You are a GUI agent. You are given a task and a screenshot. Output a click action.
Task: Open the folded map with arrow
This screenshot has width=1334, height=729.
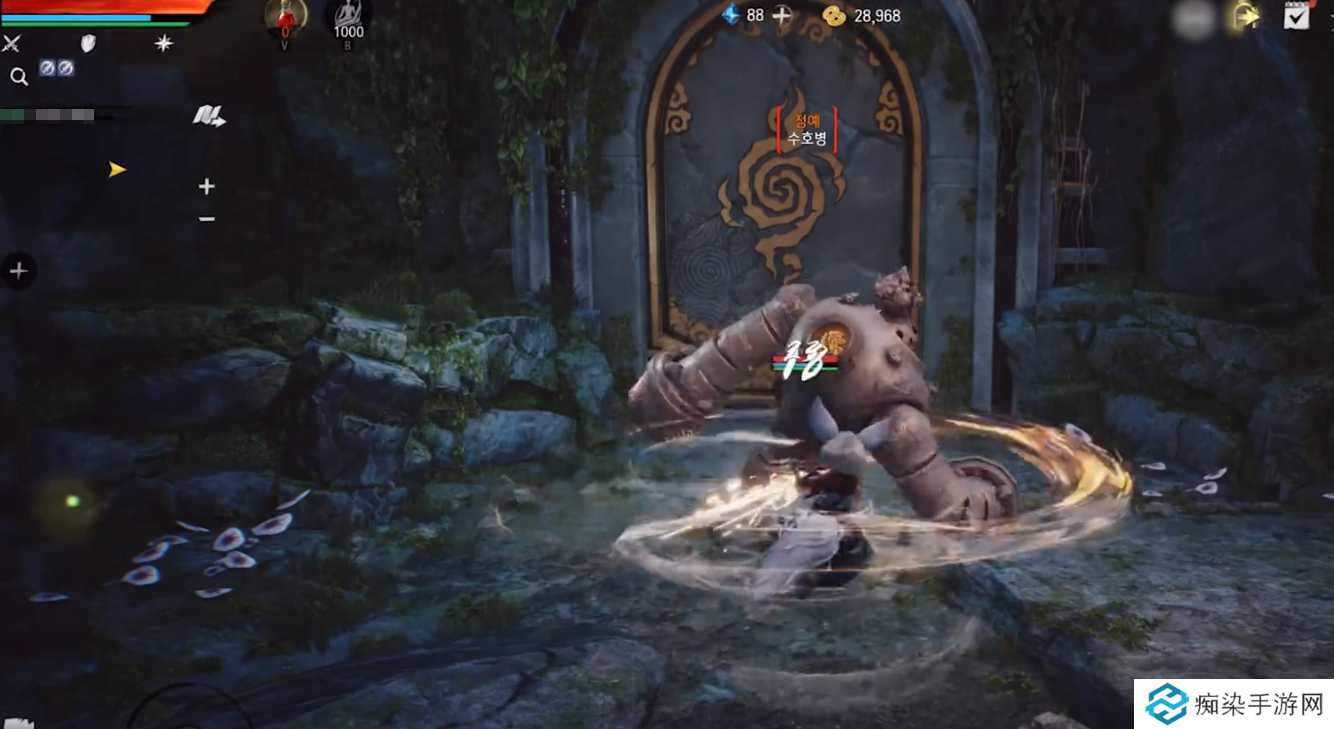[208, 117]
